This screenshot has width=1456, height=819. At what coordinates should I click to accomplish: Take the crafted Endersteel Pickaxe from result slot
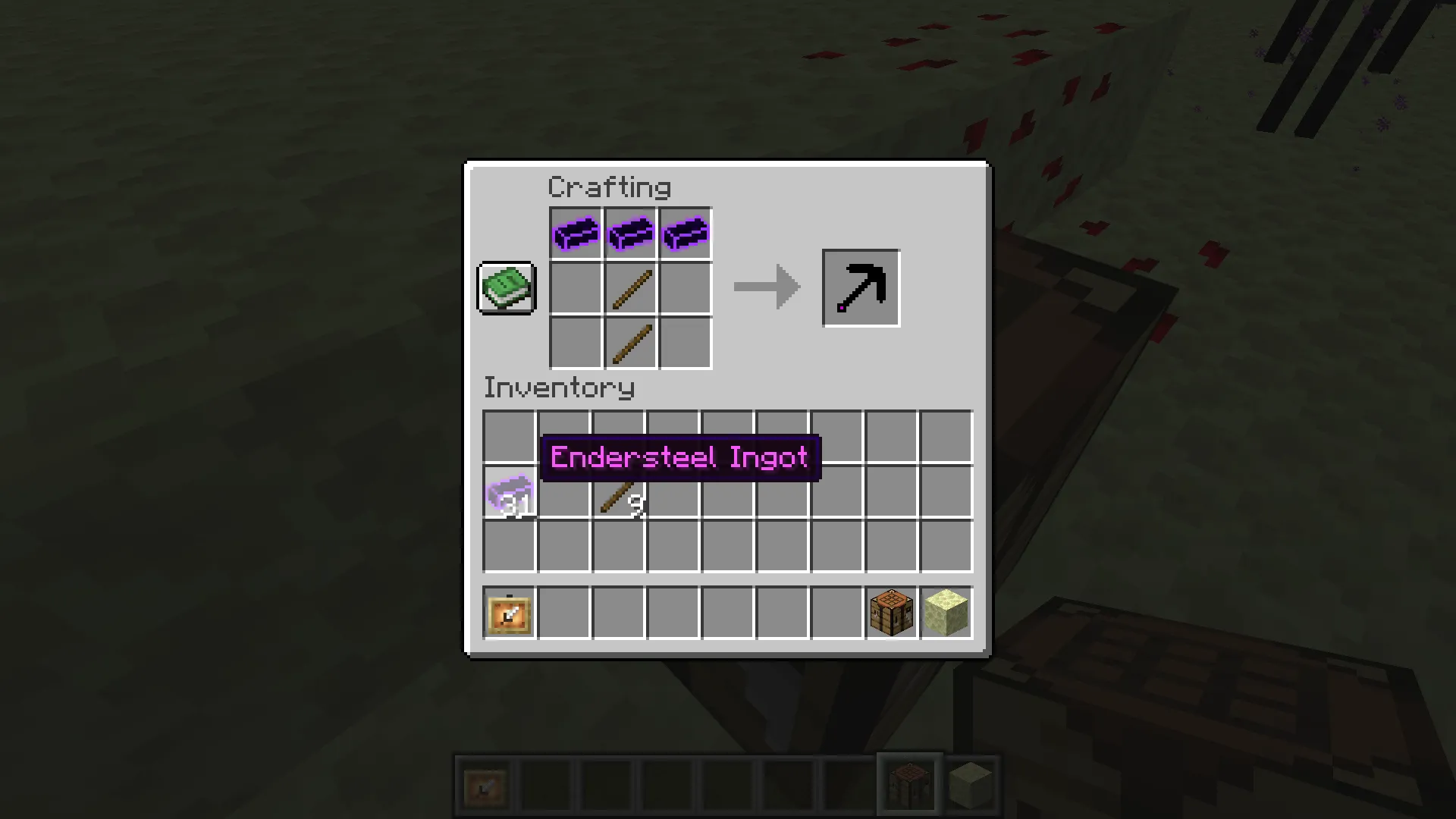pyautogui.click(x=861, y=287)
